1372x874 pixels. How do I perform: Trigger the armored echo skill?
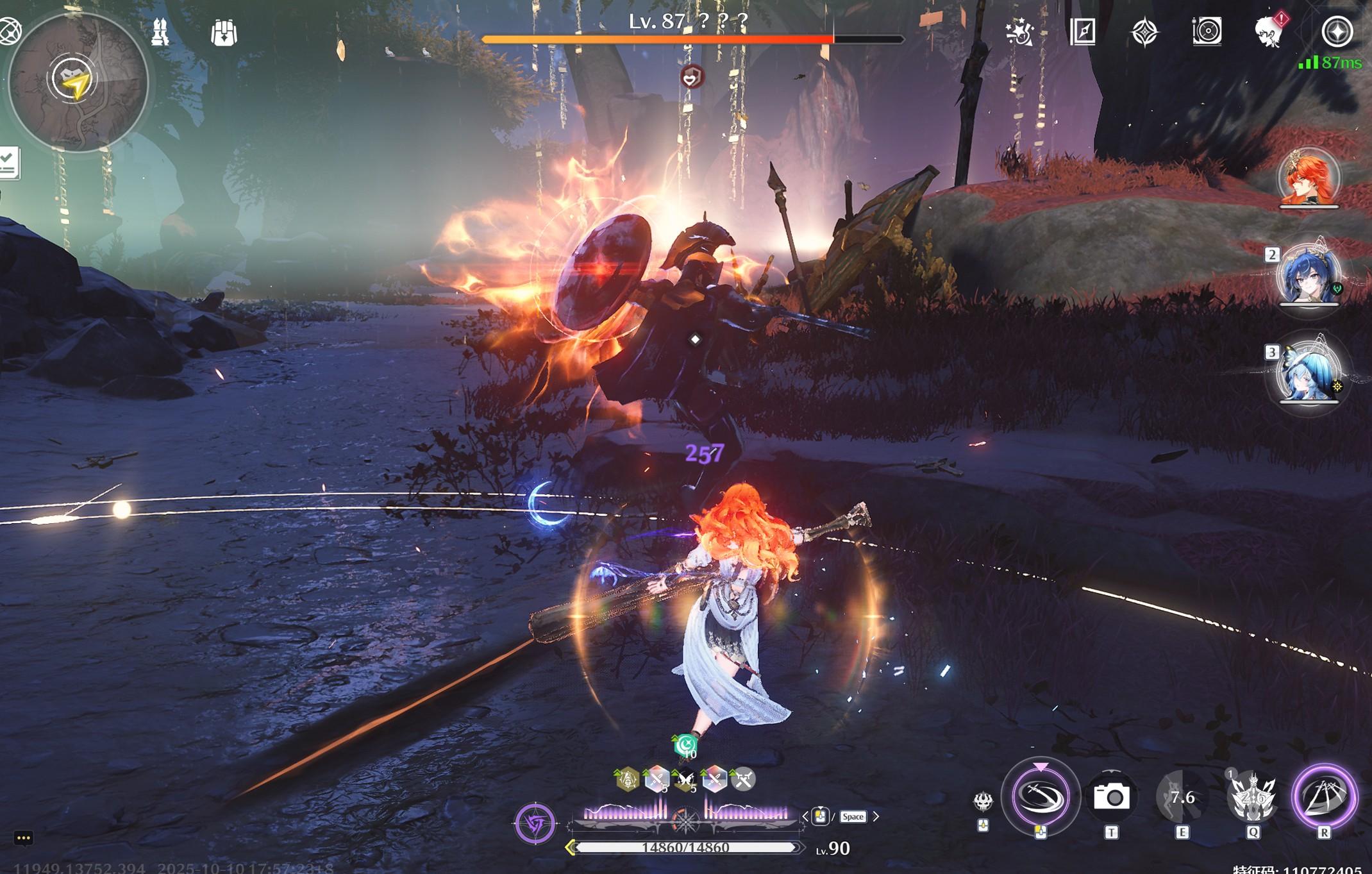(x=1252, y=797)
